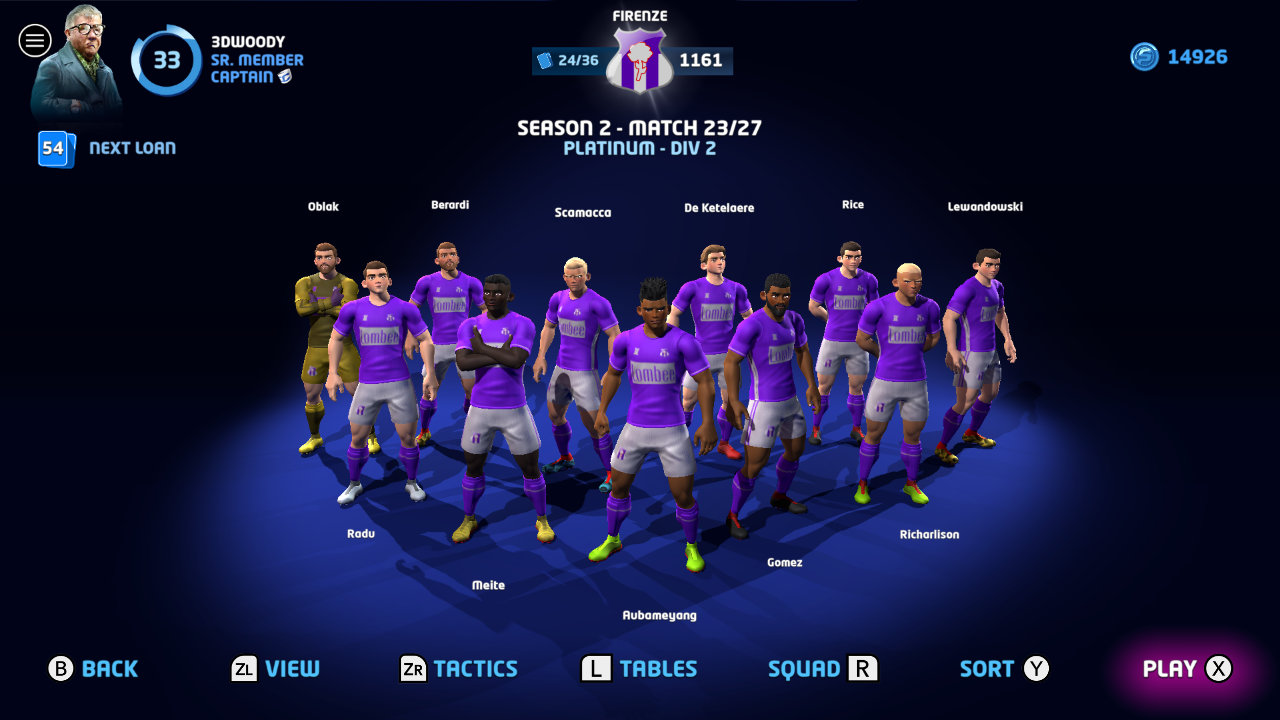Open the hamburger menu
This screenshot has width=1280, height=720.
click(x=35, y=40)
